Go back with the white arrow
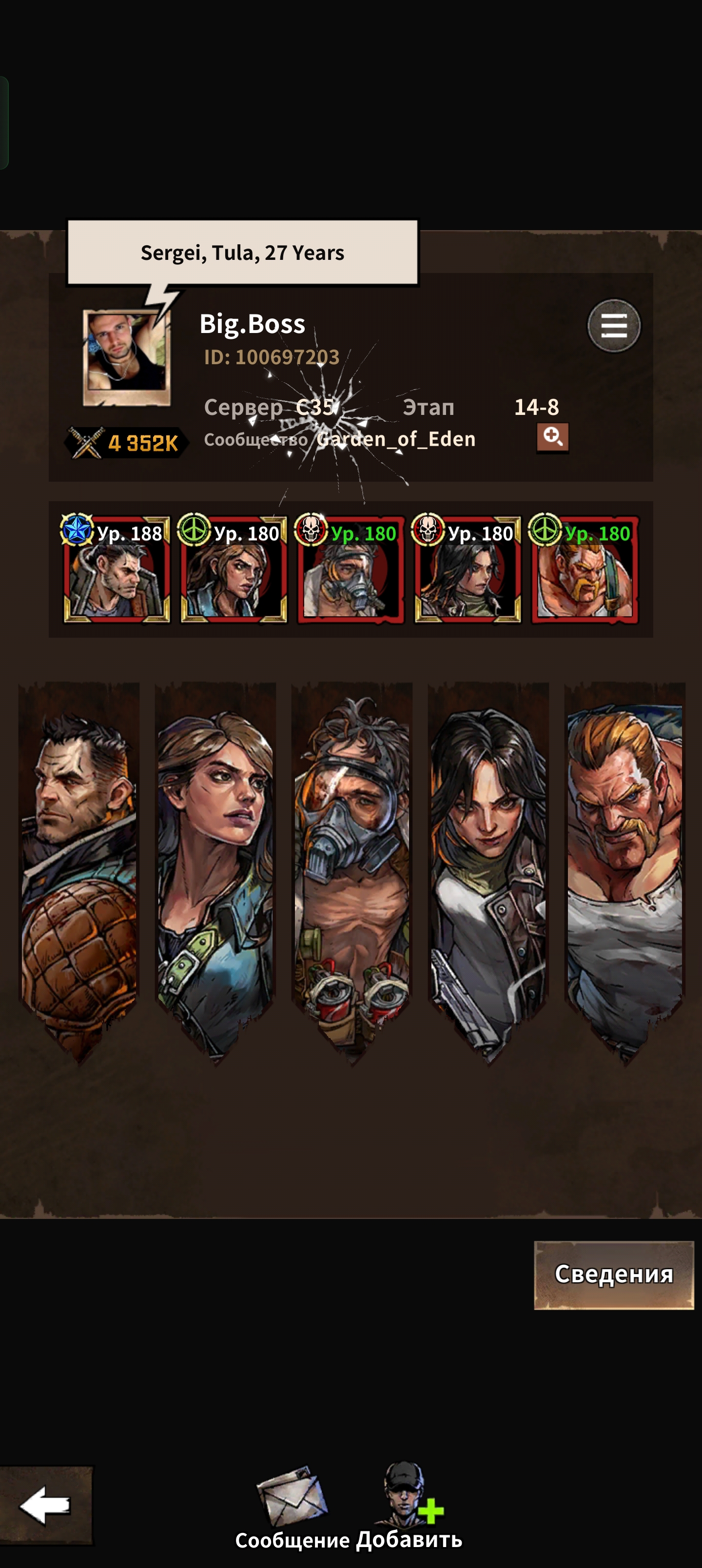This screenshot has width=702, height=1568. [x=46, y=1505]
